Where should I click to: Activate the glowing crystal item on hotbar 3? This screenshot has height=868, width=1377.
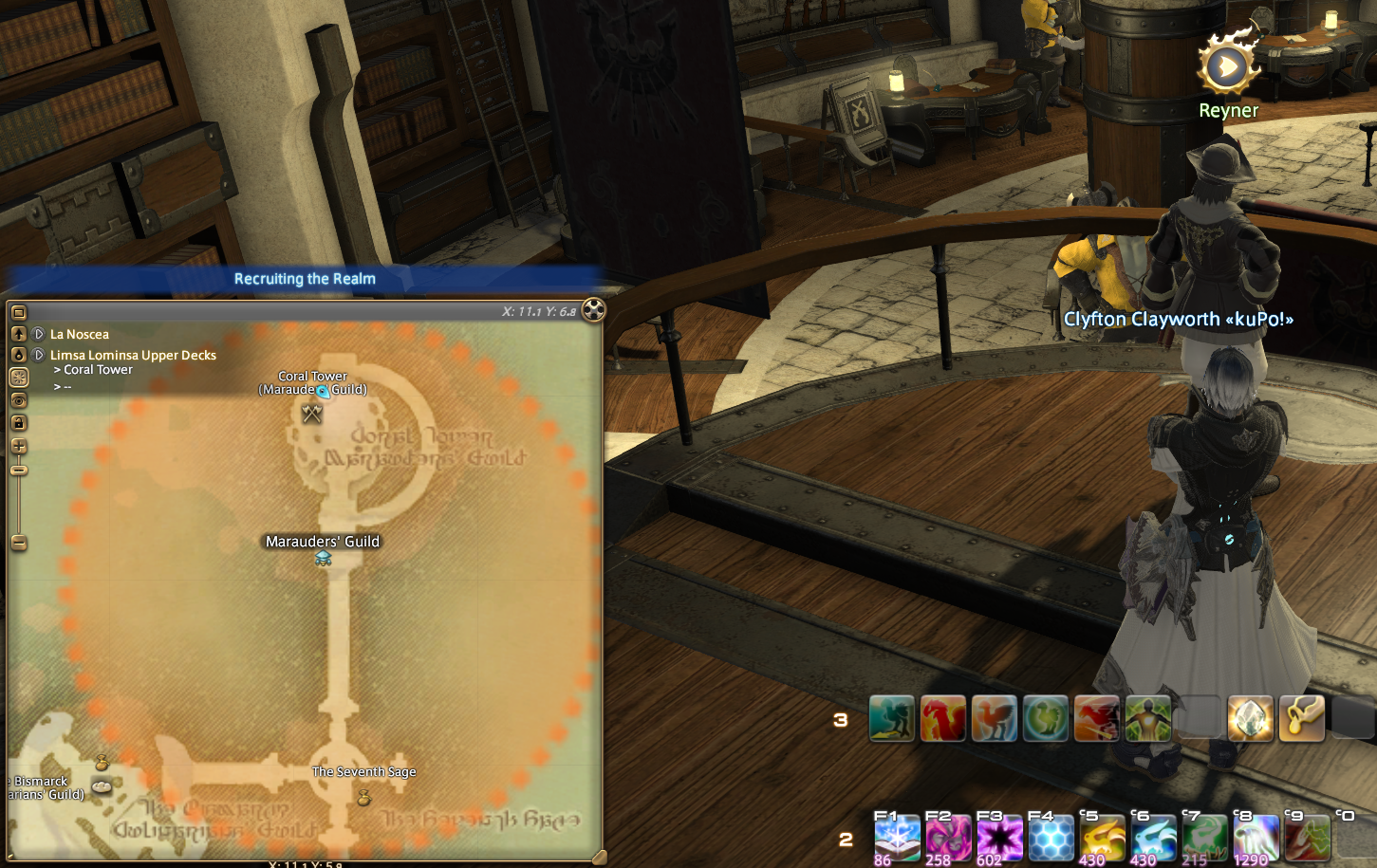pyautogui.click(x=1250, y=718)
